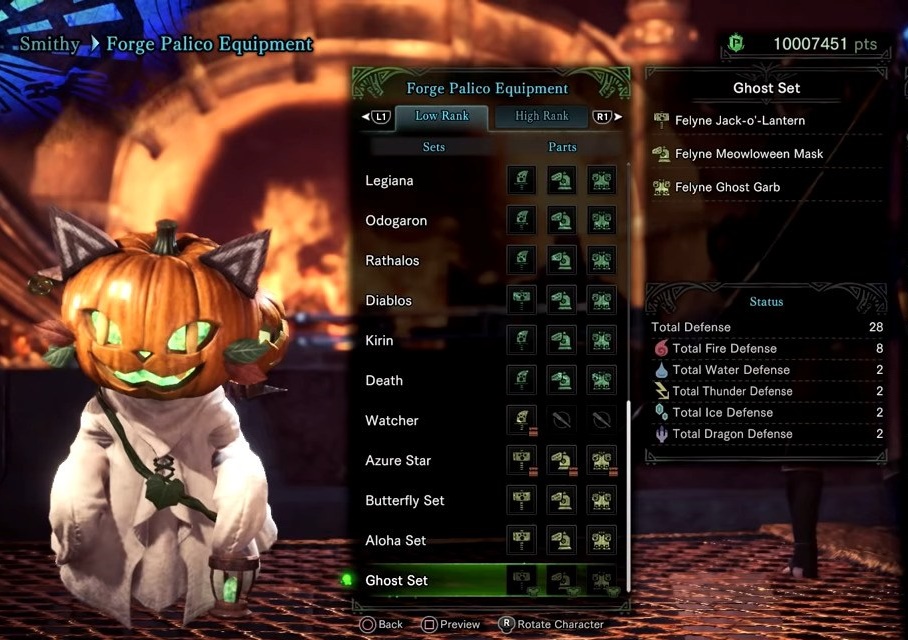Choose the Butterfly Set body armor icon
The height and width of the screenshot is (640, 908).
(x=601, y=501)
